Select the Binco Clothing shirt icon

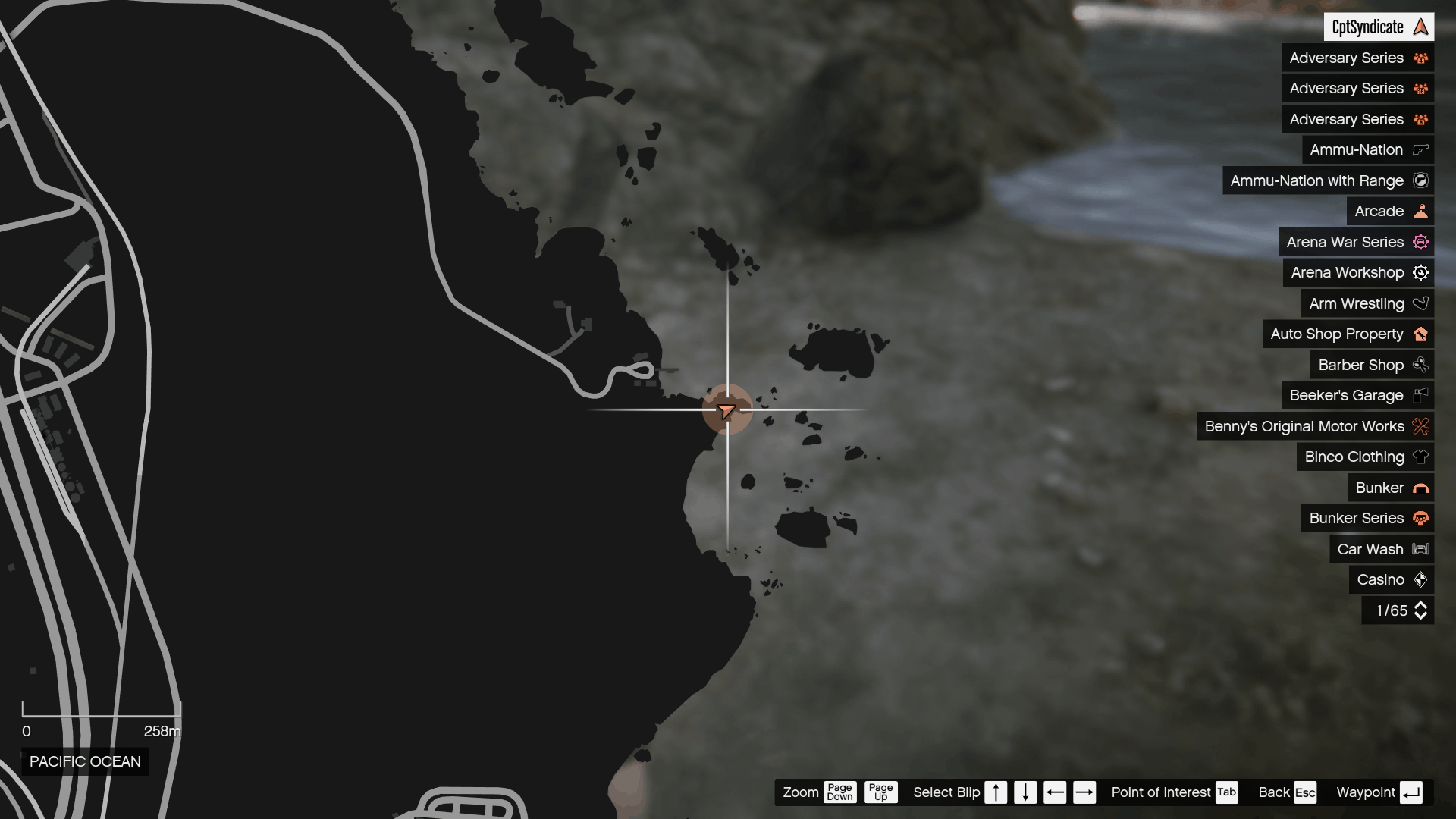click(x=1421, y=457)
